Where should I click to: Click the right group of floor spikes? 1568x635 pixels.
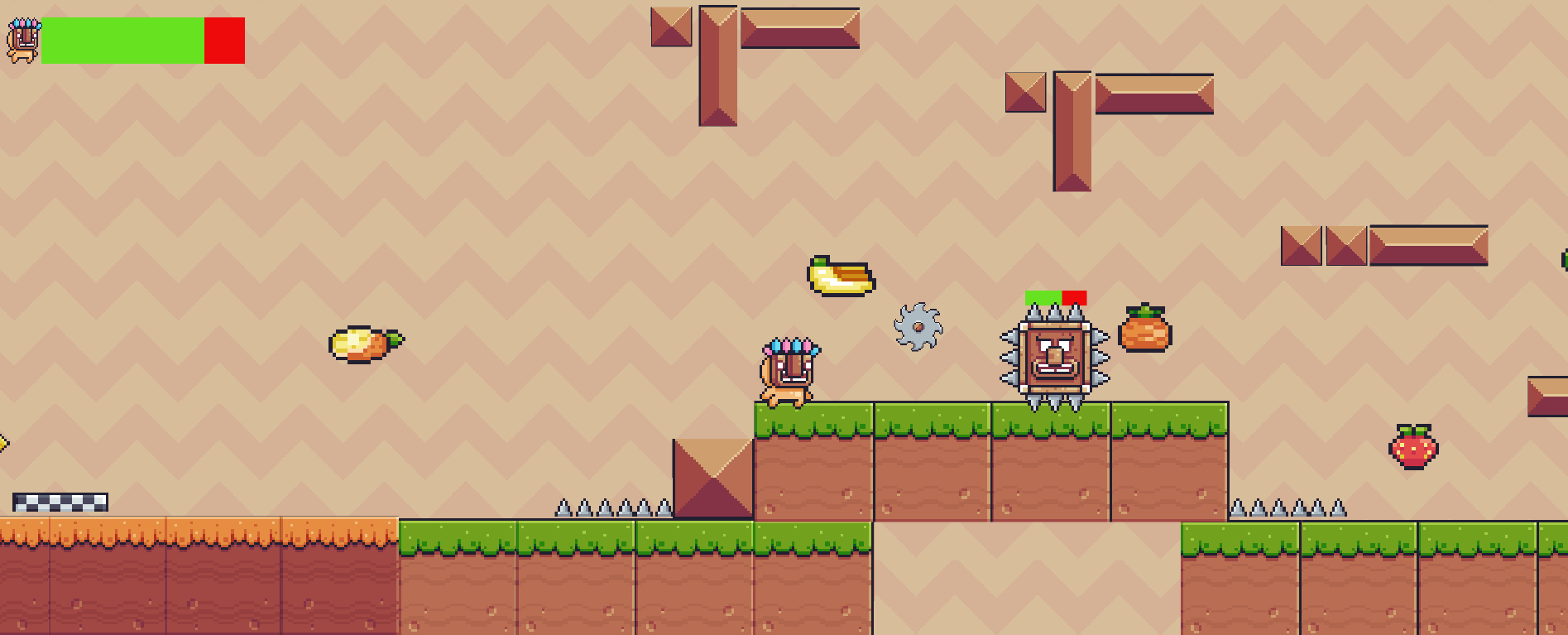pos(1287,508)
